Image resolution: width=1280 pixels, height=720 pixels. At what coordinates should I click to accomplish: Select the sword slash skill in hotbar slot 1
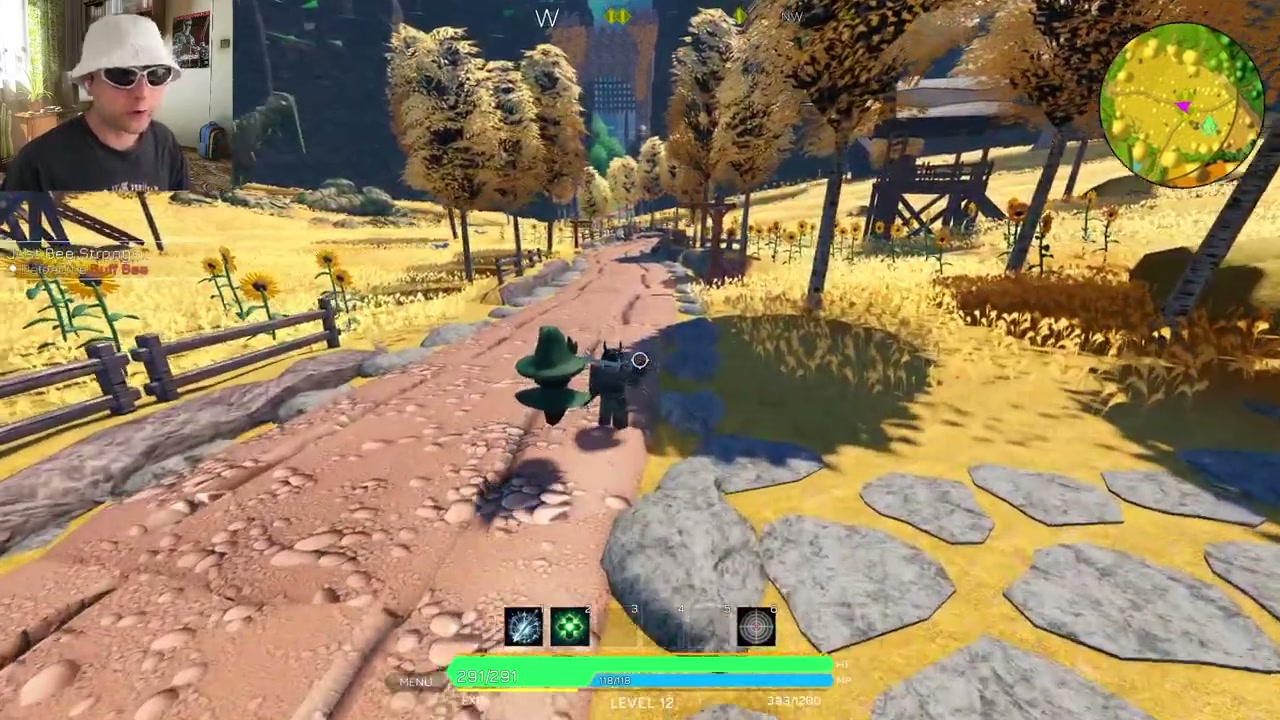[x=524, y=625]
